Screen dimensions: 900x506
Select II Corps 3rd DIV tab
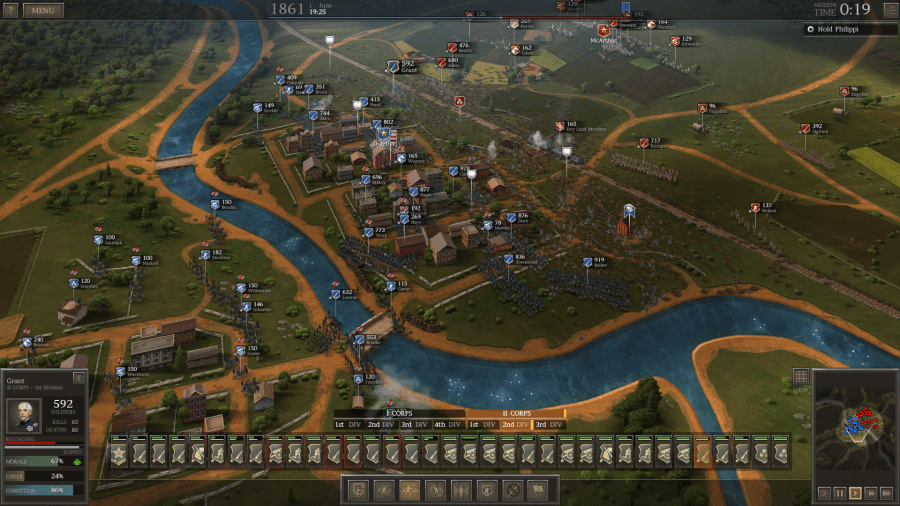tap(548, 425)
